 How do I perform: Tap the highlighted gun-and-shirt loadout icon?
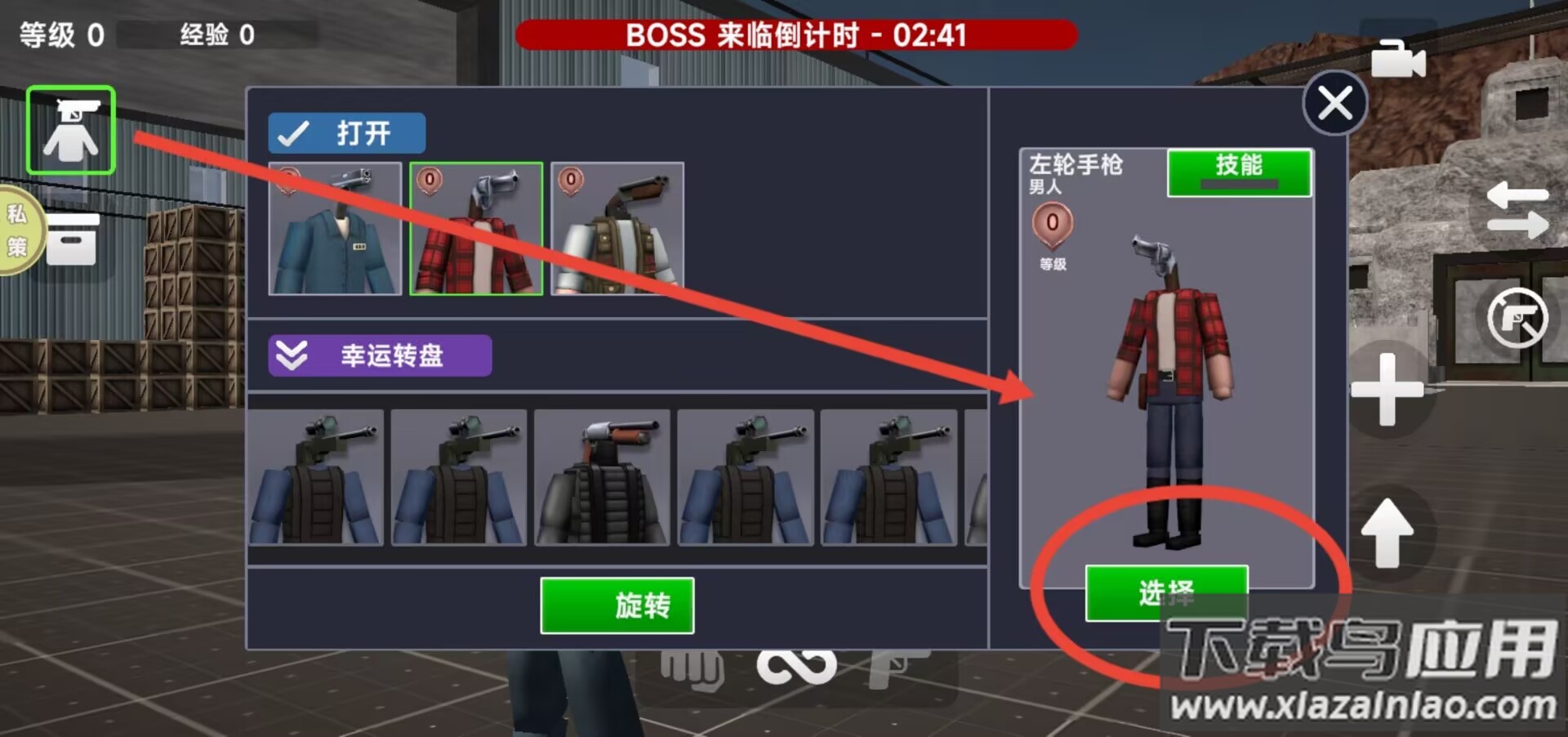tap(69, 129)
